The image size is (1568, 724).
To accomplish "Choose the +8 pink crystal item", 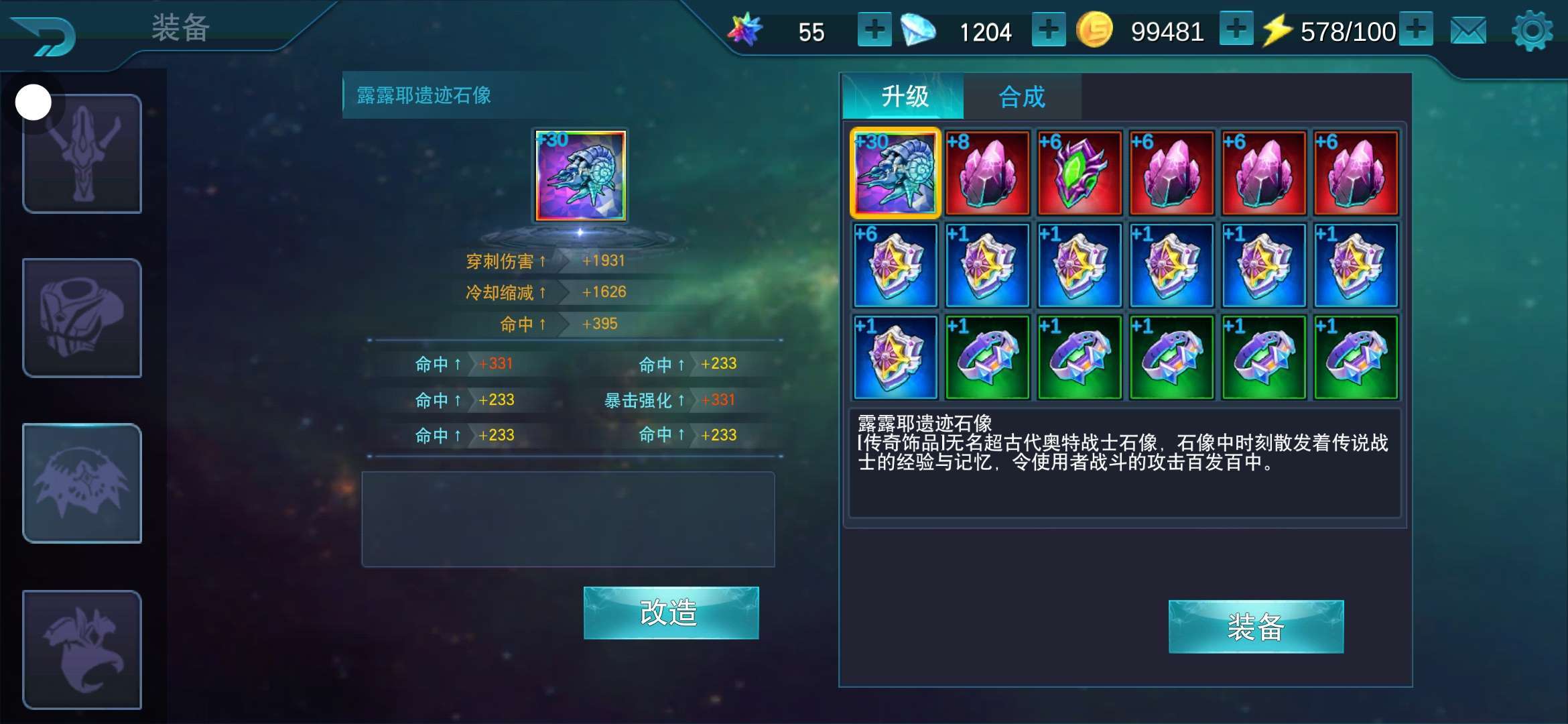I will click(987, 173).
